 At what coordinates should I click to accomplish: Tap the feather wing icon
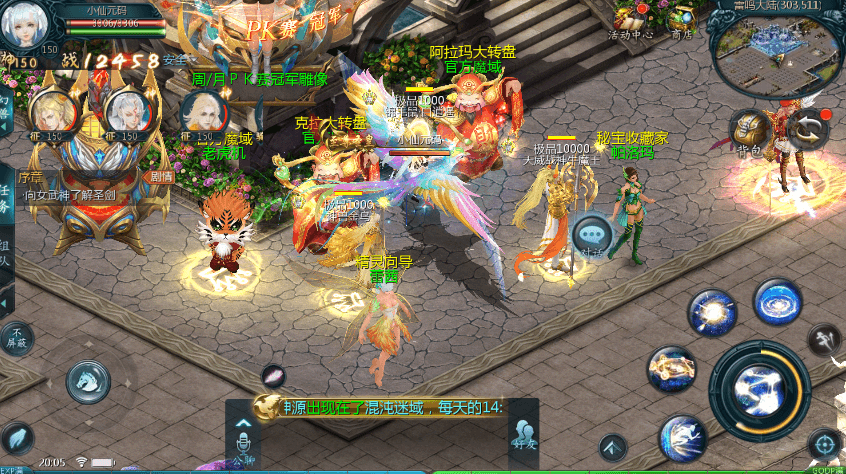(x=18, y=438)
